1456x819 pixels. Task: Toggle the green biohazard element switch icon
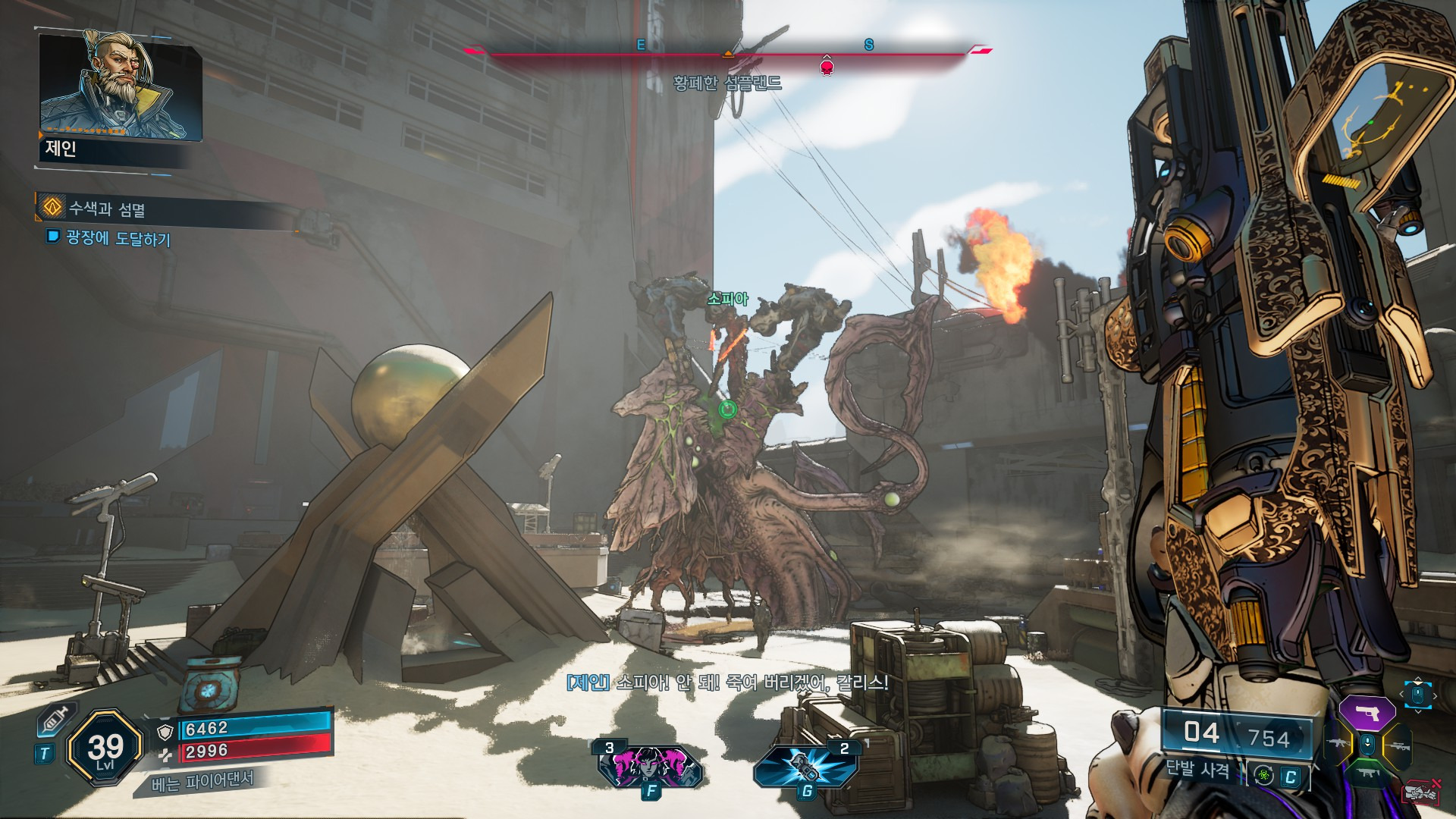pyautogui.click(x=1263, y=775)
